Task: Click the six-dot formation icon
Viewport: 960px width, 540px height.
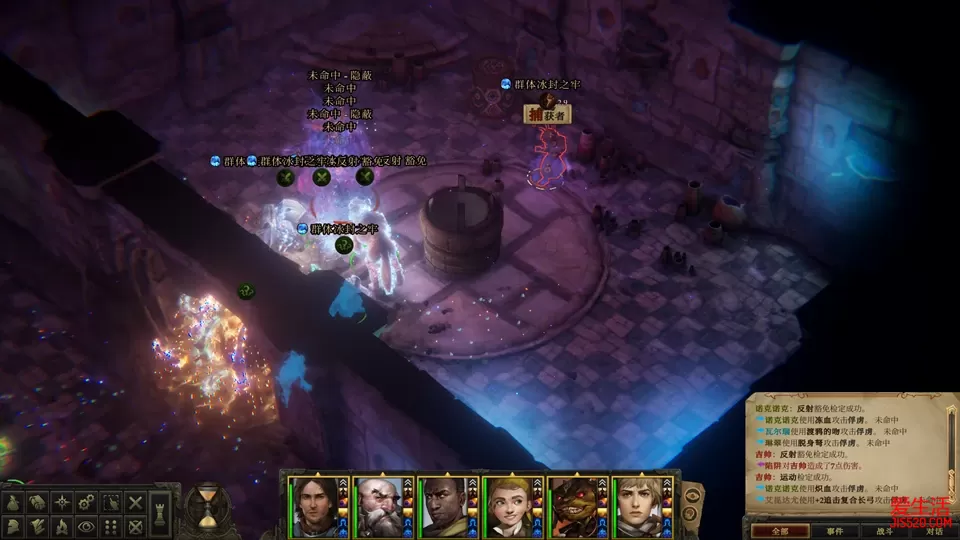Action: point(111,526)
